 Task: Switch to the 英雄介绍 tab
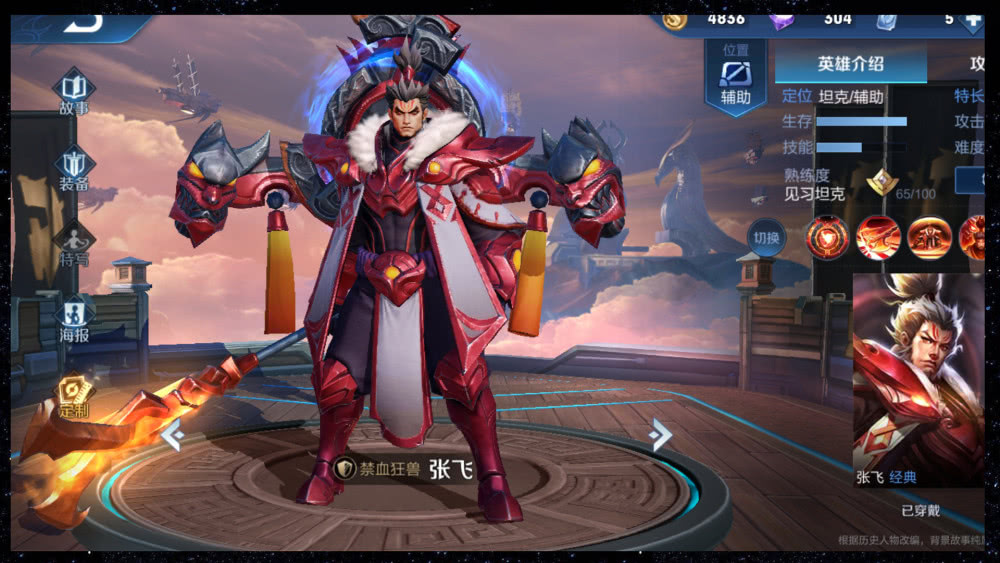coord(850,64)
